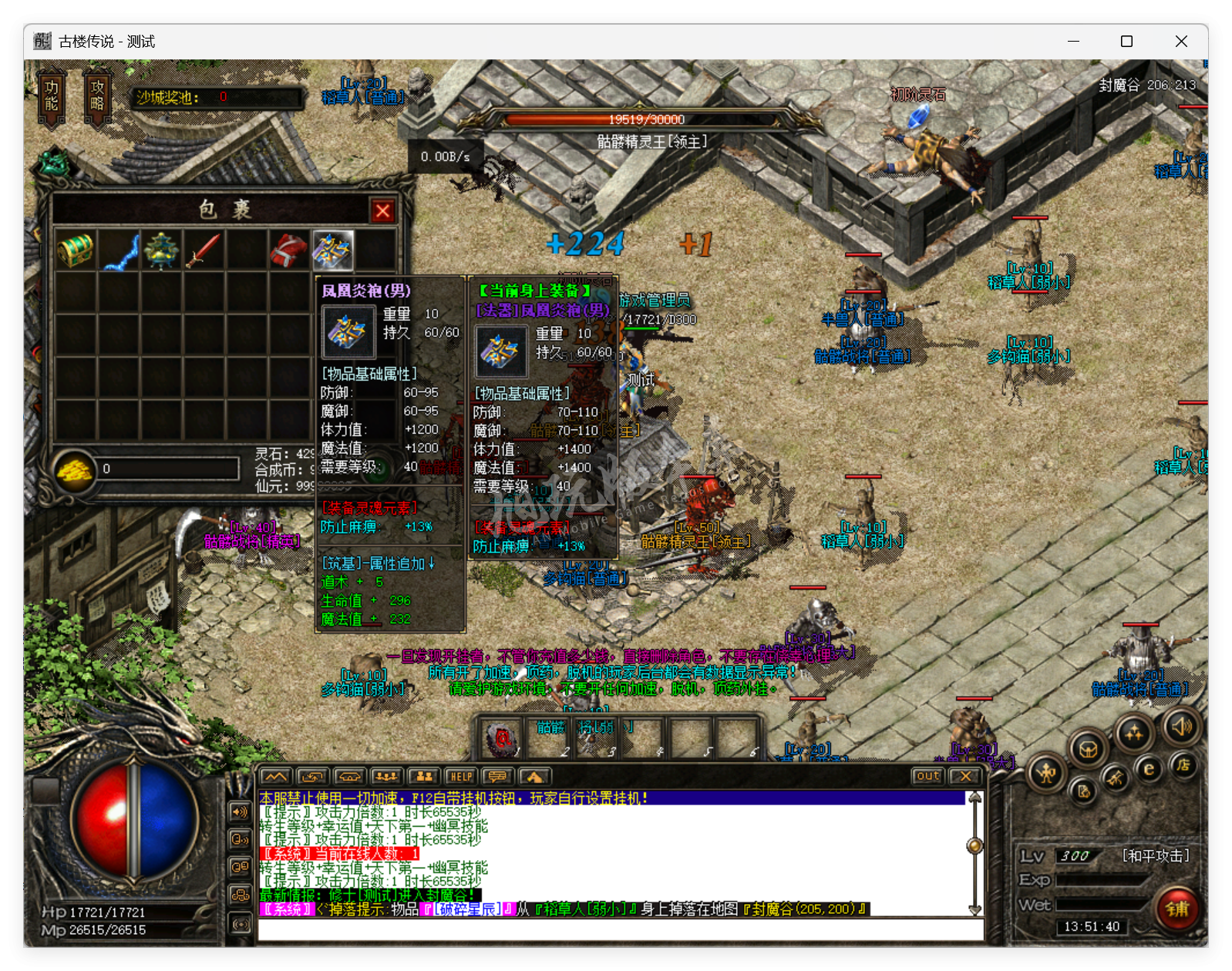Open the chat bubble icon in toolbar
The height and width of the screenshot is (971, 1232).
click(497, 777)
